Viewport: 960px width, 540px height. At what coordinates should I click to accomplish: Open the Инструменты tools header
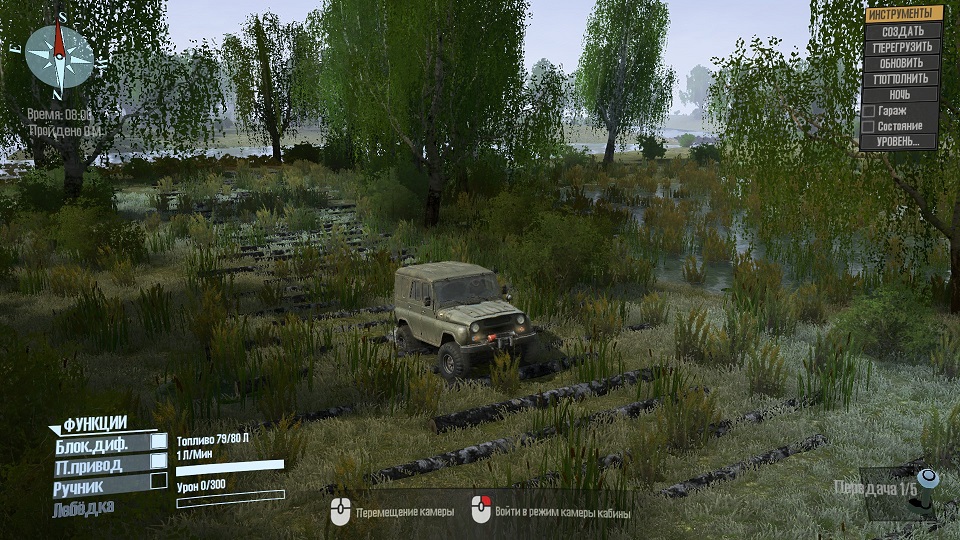(x=904, y=14)
